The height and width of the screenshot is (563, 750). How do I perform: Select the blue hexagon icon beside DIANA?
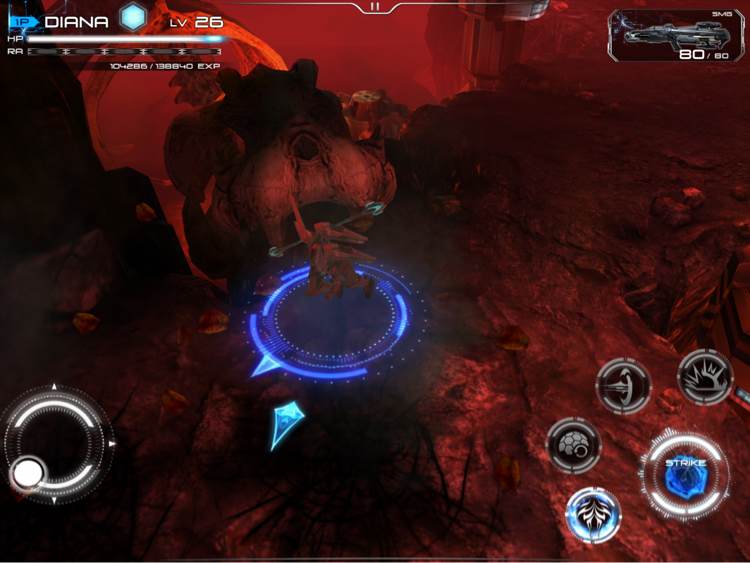coord(134,17)
